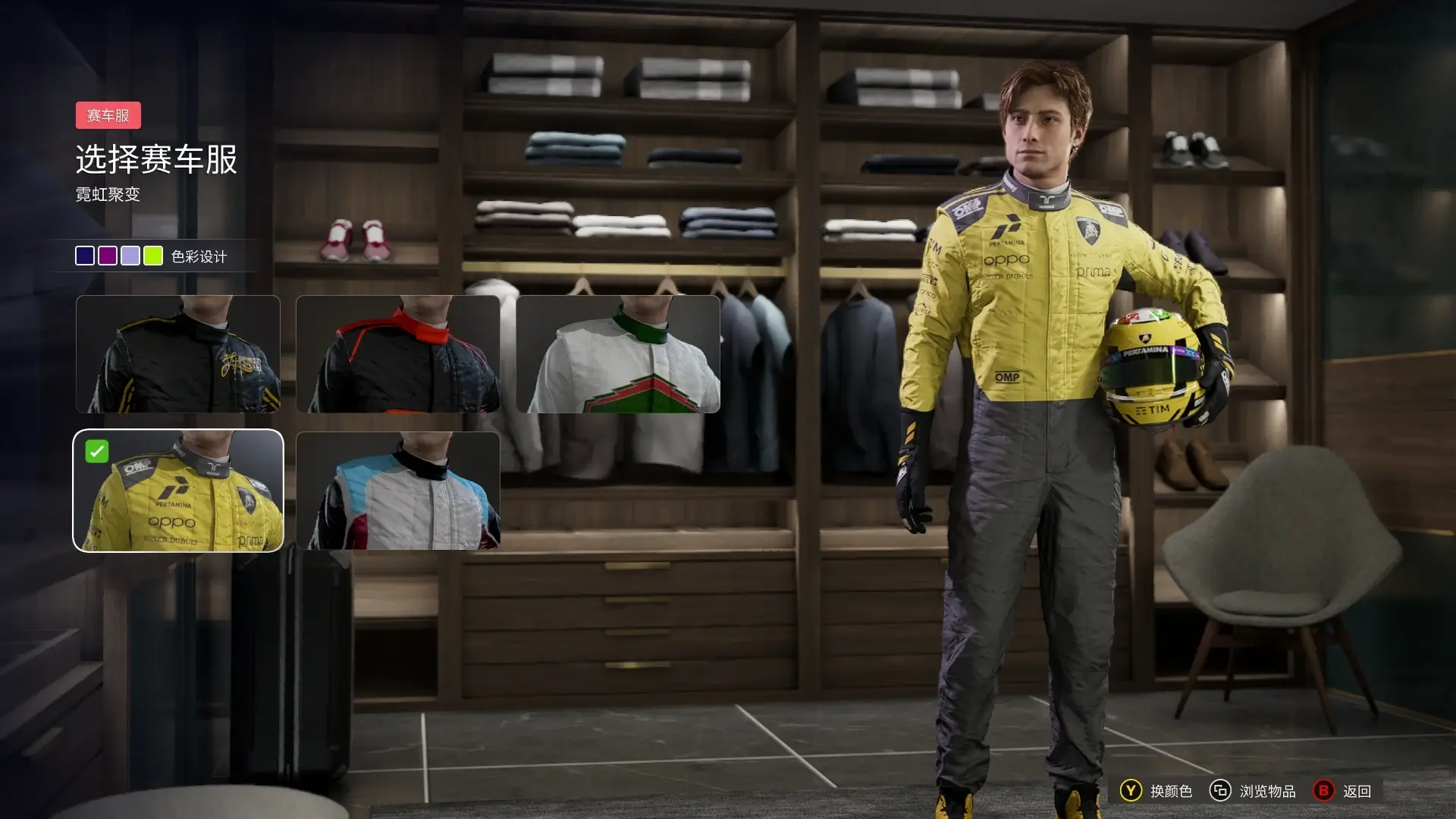Image resolution: width=1456 pixels, height=819 pixels.
Task: Choose the white and light blue suit
Action: click(398, 491)
